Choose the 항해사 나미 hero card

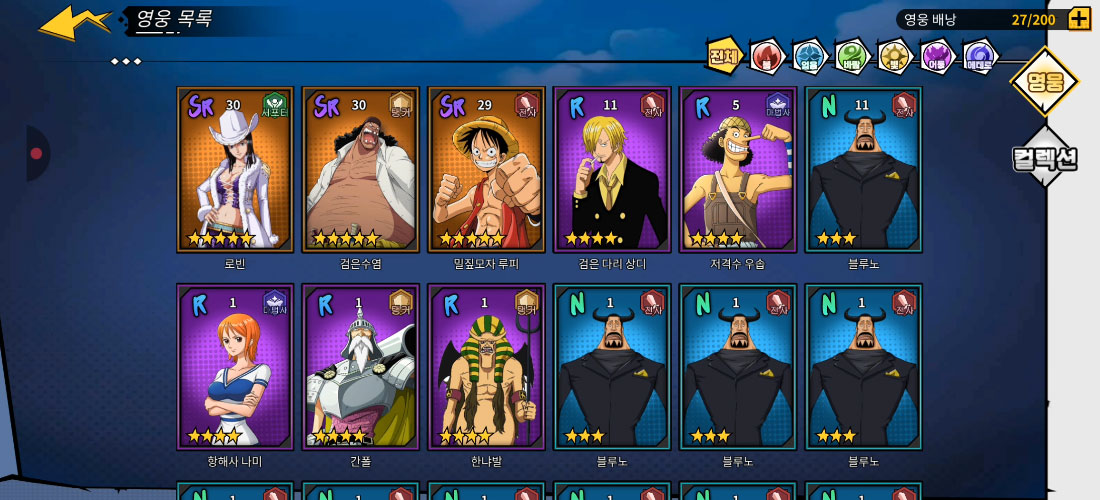click(235, 366)
